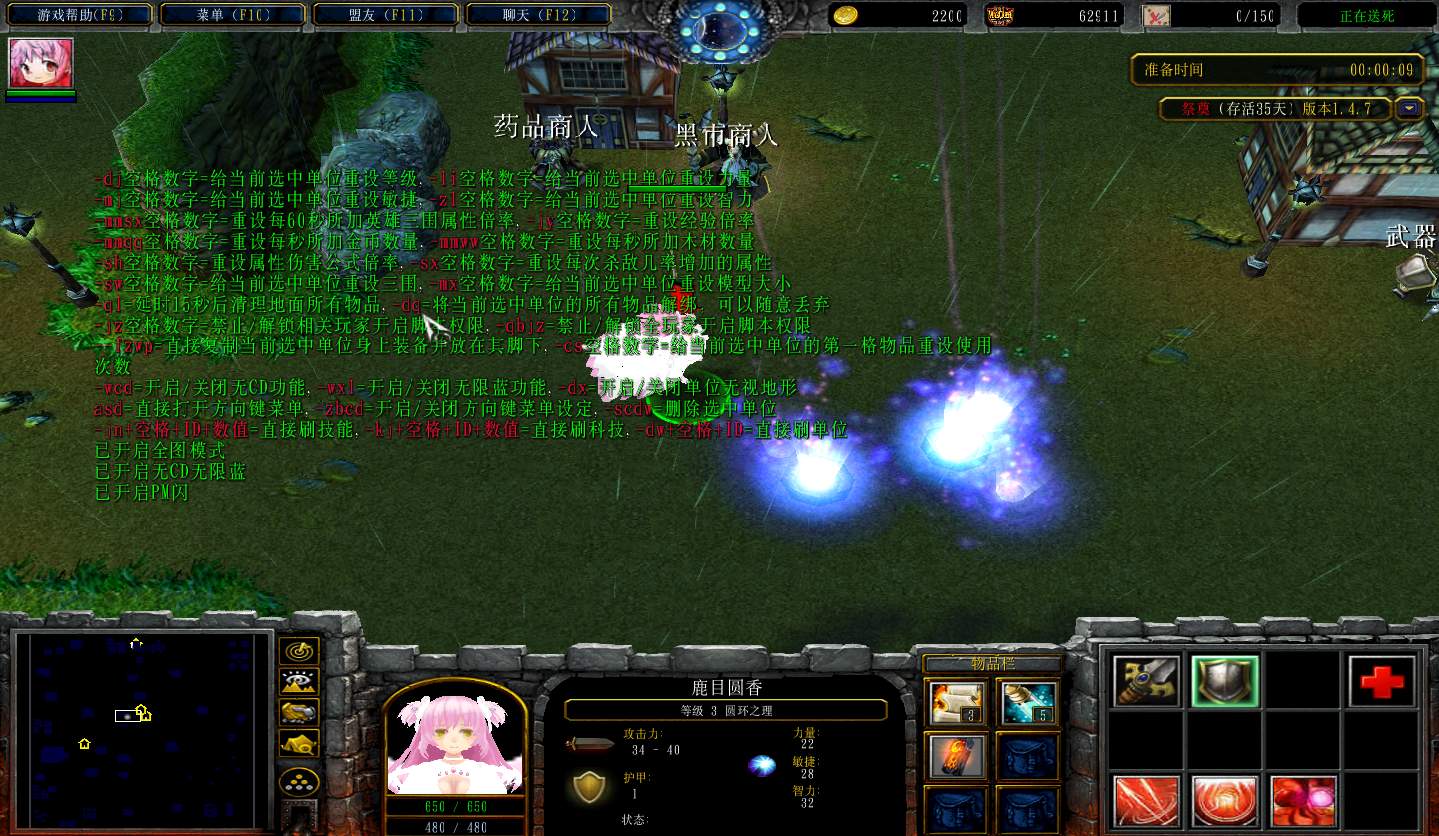Image resolution: width=1439 pixels, height=836 pixels.
Task: Cast the pink orb skill
Action: 1302,800
